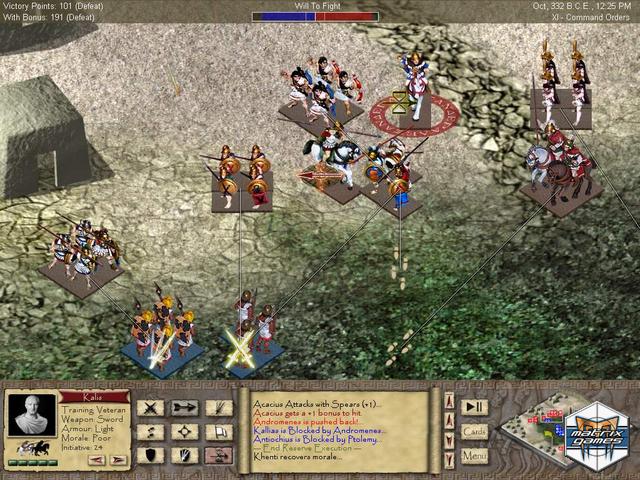Choose the arrow move order
This screenshot has width=640, height=480.
pyautogui.click(x=183, y=407)
